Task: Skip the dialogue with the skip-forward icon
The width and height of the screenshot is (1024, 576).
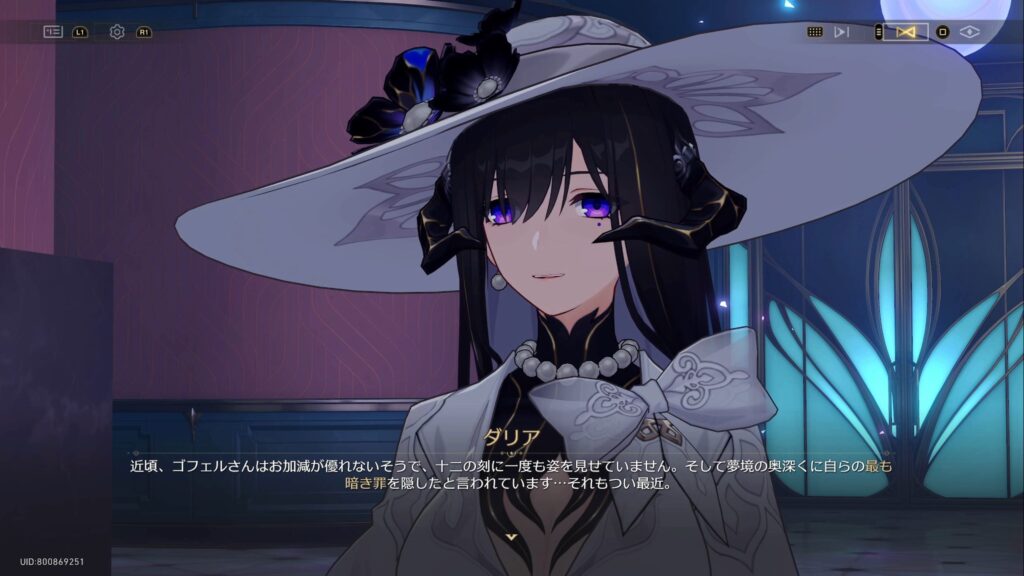Action: click(841, 32)
